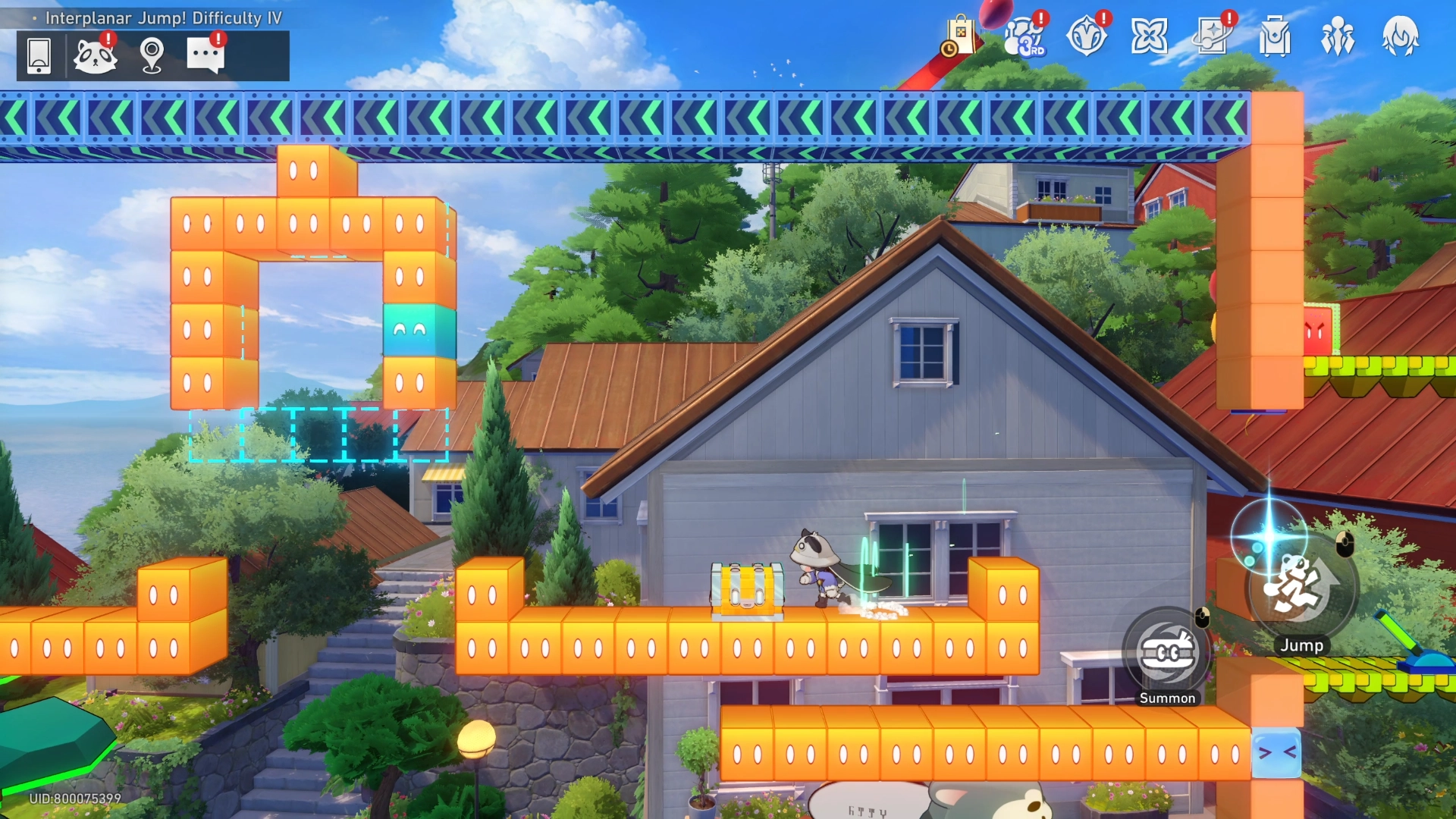Open the shopping bag store icon

tap(959, 36)
